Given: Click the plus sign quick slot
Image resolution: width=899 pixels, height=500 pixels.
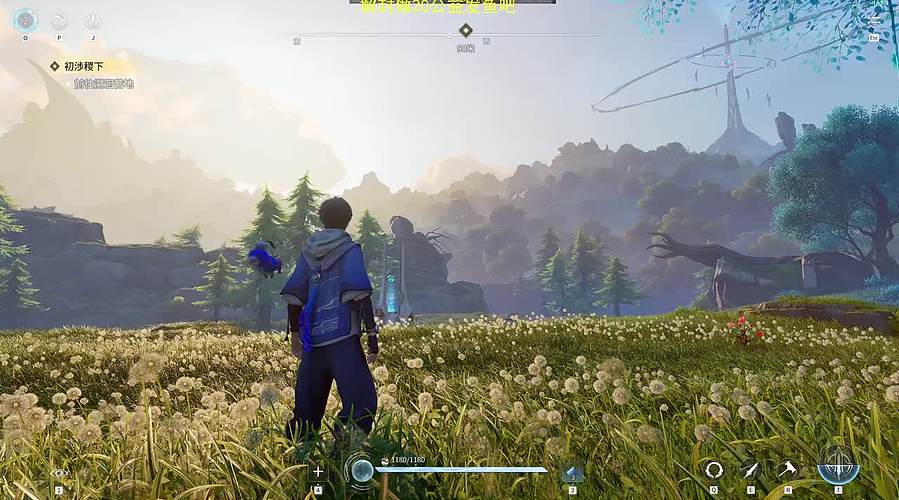Looking at the screenshot, I should pos(318,471).
